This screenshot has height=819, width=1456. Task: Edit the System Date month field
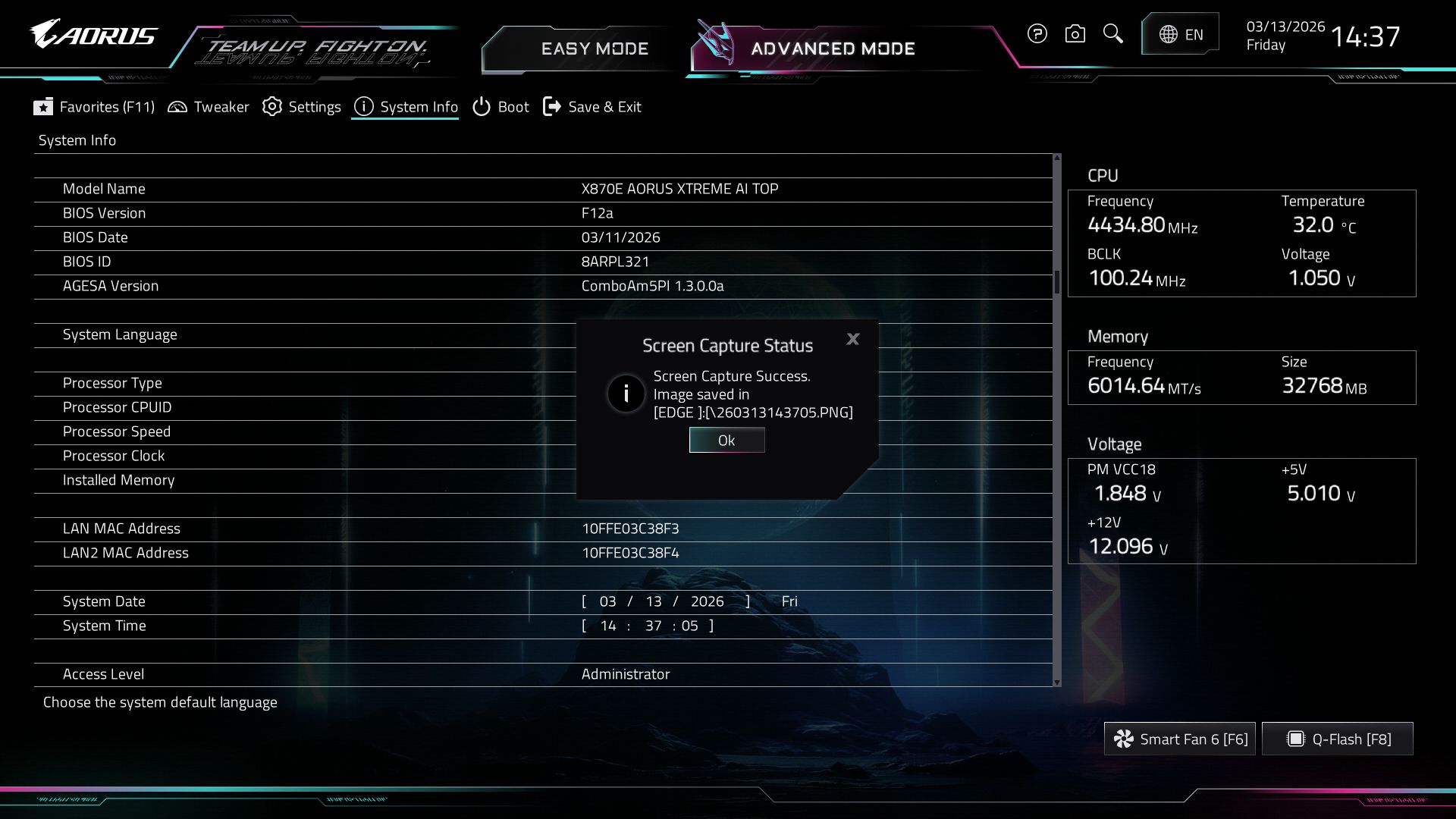[607, 601]
